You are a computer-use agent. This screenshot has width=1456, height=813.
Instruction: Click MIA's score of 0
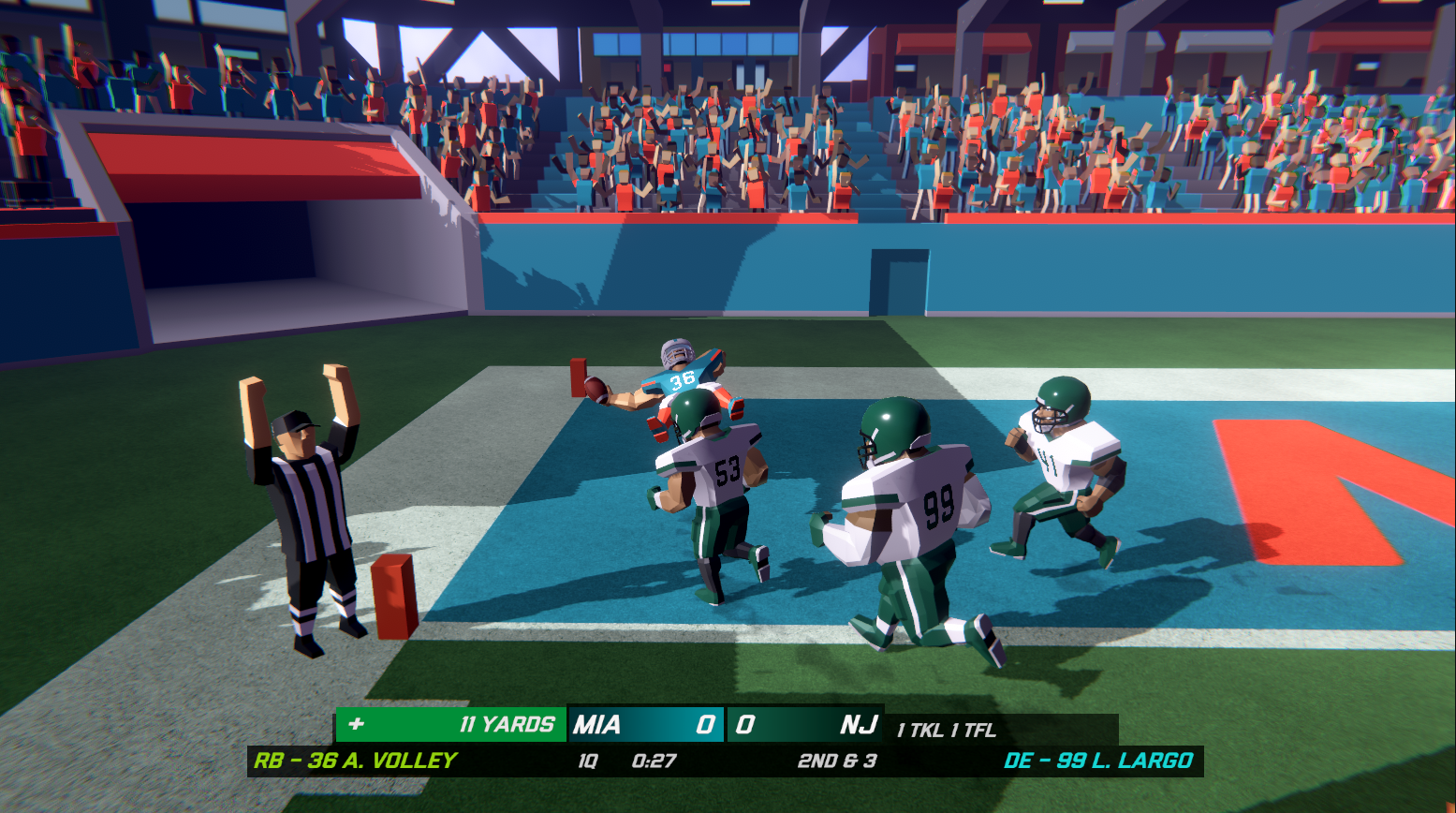[x=709, y=723]
